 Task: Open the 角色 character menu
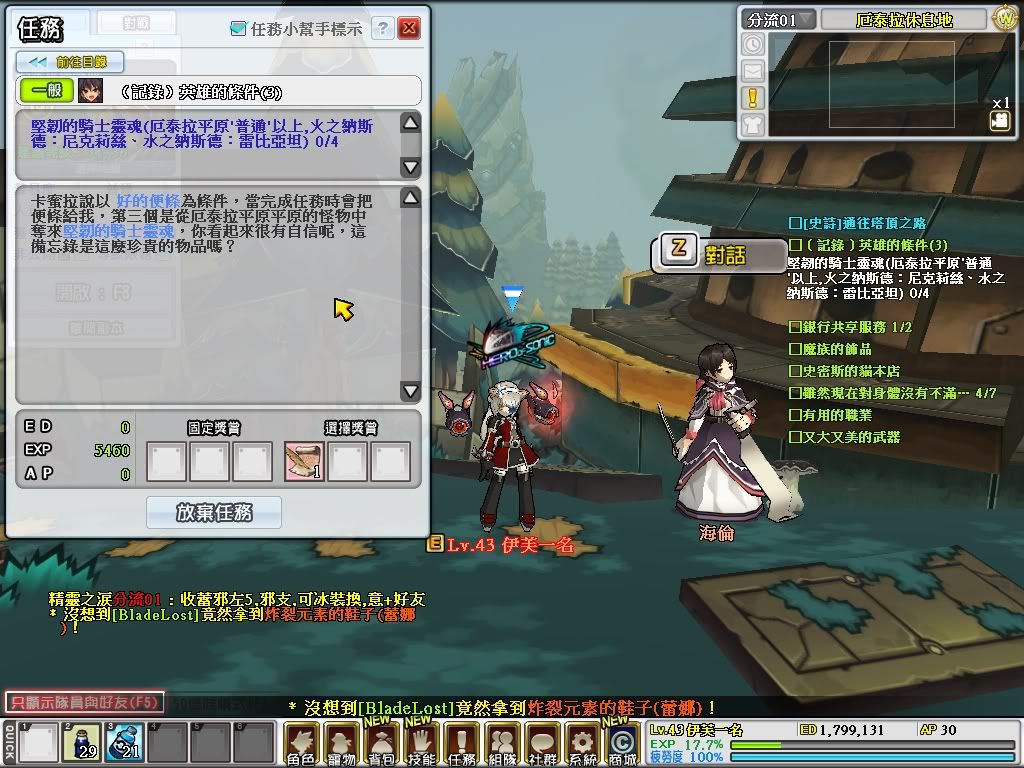point(301,745)
